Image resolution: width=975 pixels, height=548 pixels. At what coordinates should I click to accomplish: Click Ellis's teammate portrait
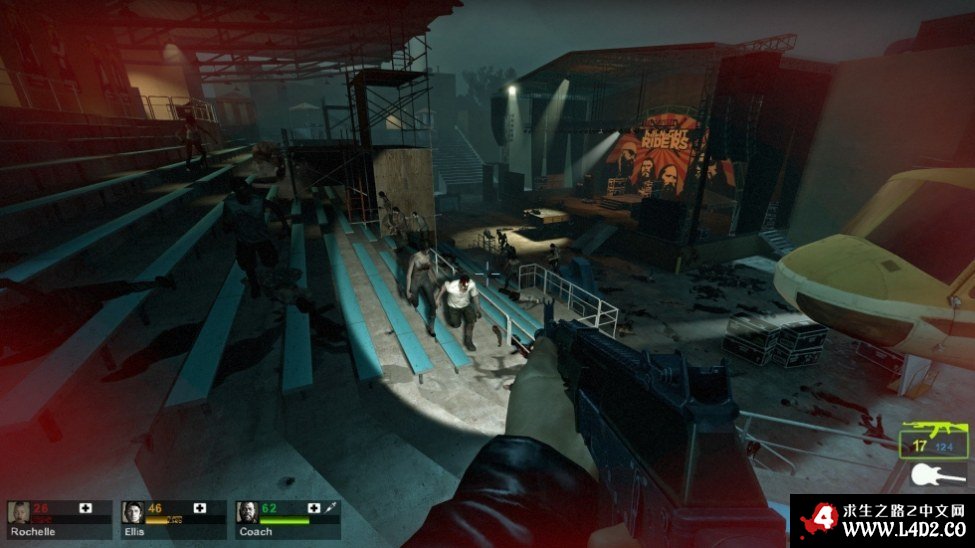pos(133,512)
